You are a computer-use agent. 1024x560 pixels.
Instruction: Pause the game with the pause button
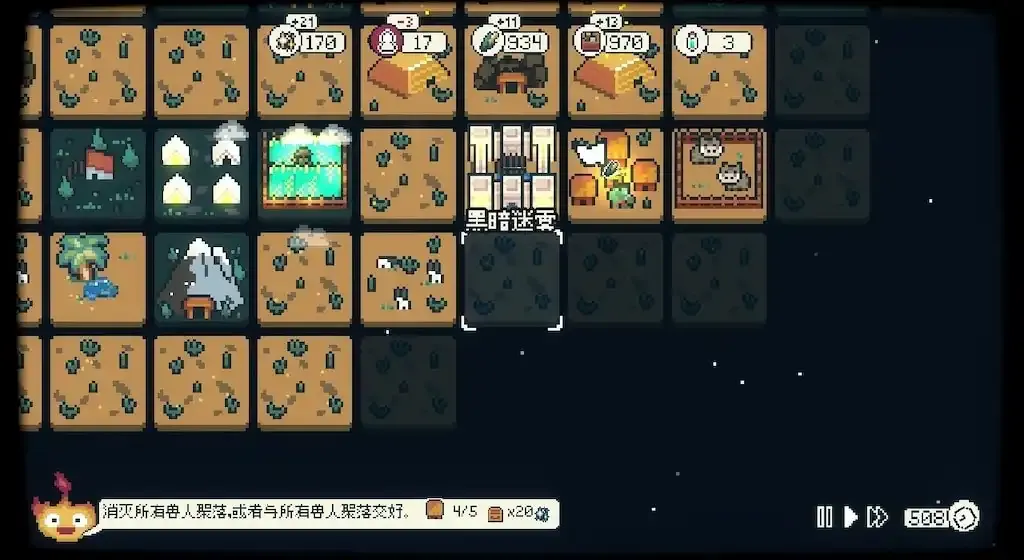pos(824,517)
